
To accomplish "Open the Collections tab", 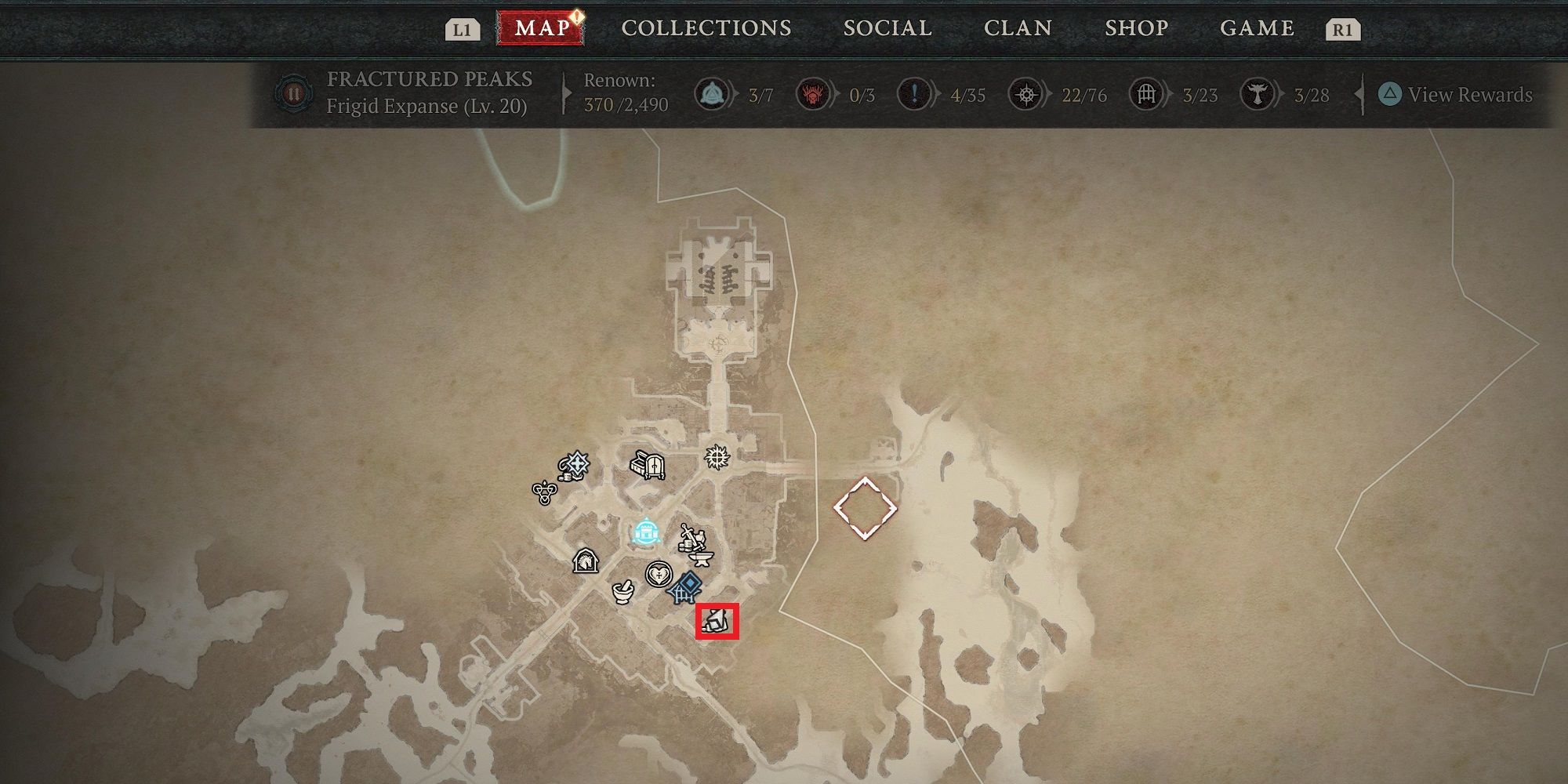I will [x=706, y=28].
